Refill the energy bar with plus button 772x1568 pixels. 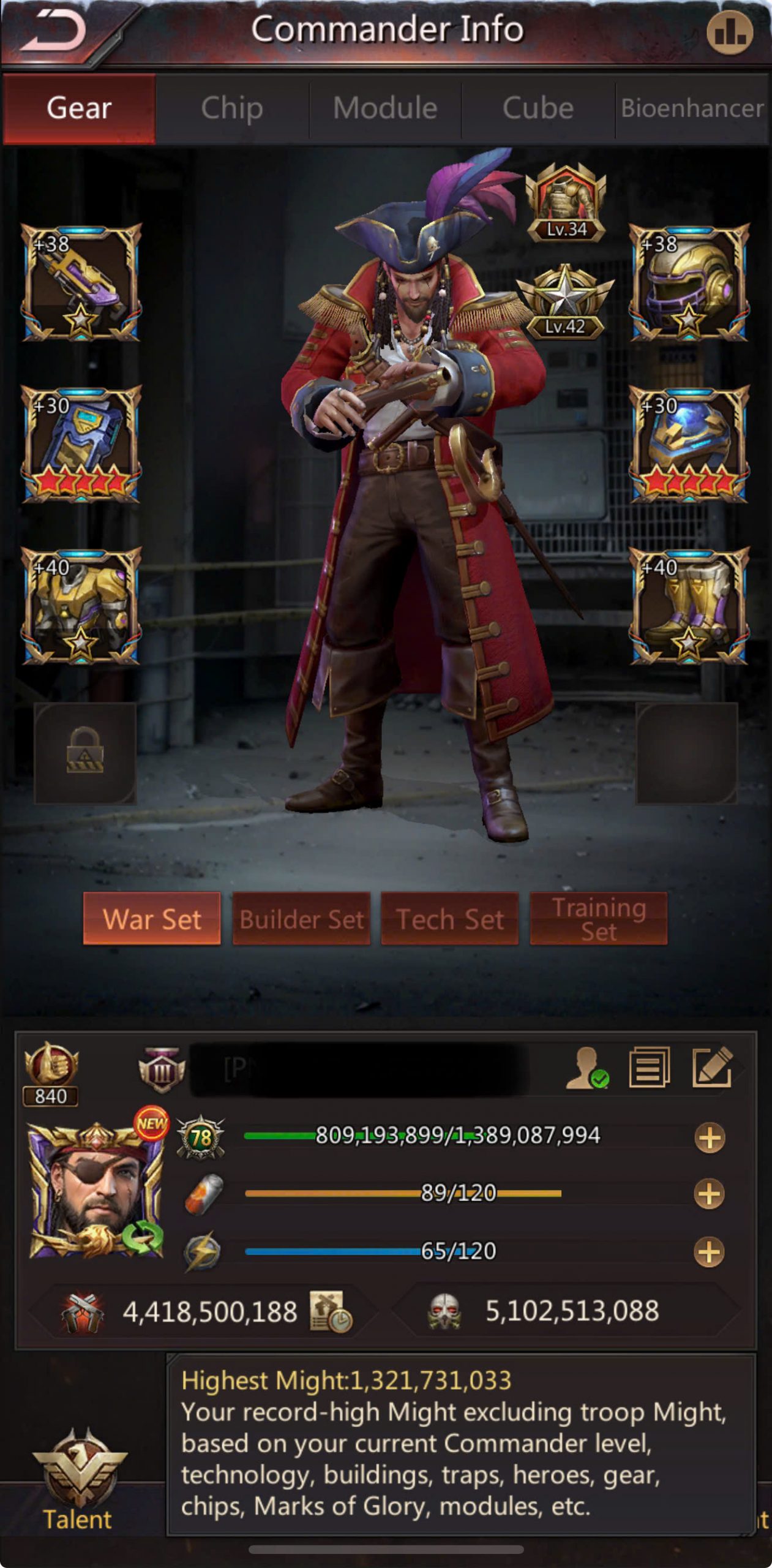(x=709, y=1251)
